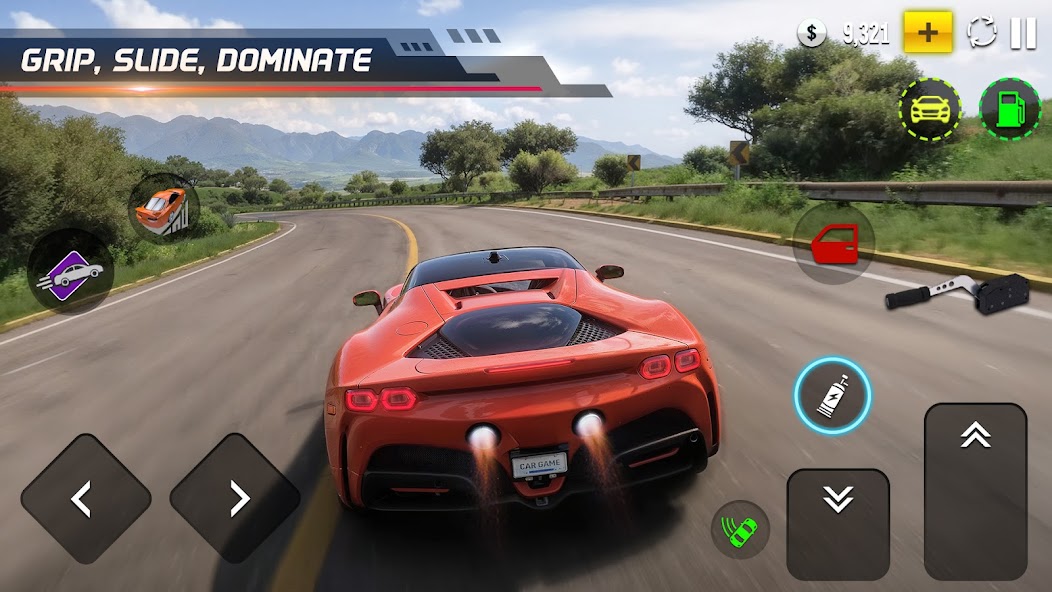Tap the purple diamond car icon

(70, 271)
